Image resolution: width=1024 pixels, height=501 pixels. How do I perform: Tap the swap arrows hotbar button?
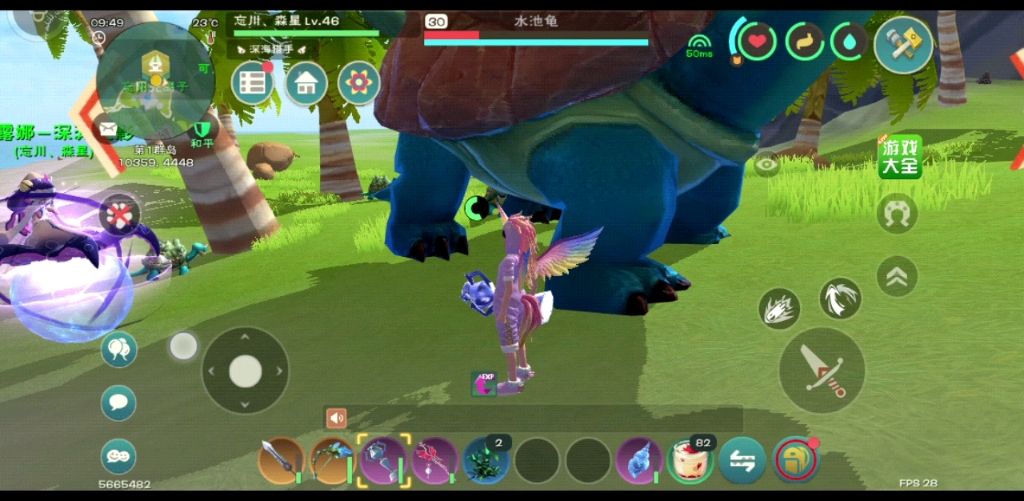742,460
